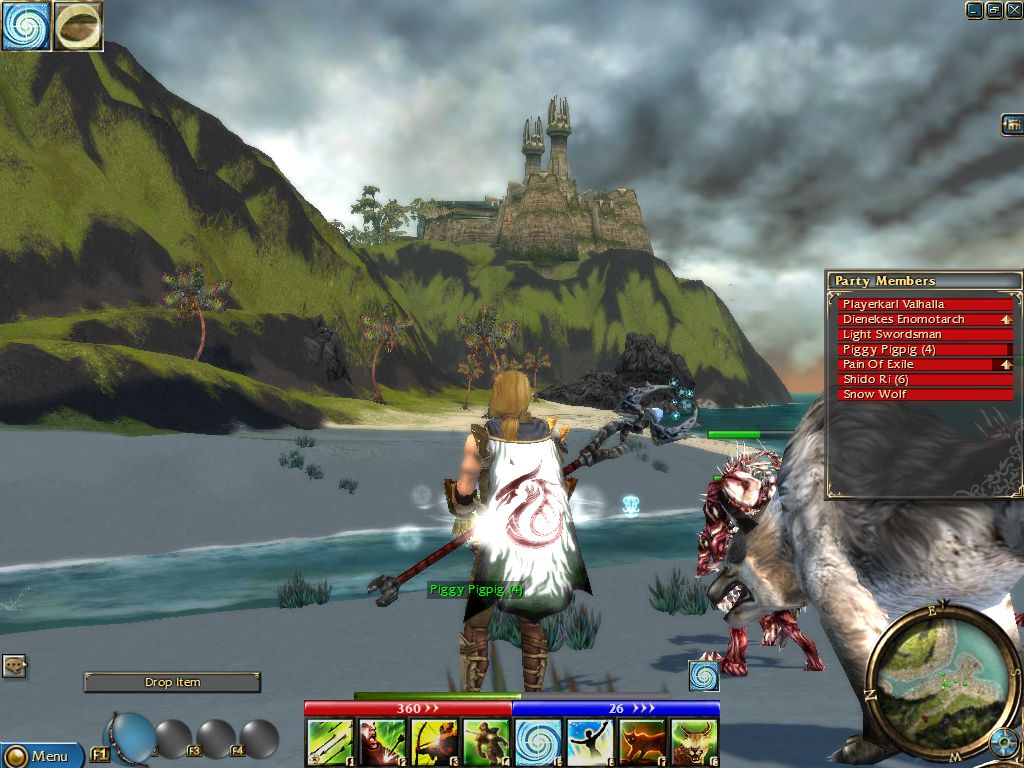Use the leaping silhouette skill
This screenshot has height=768, width=1024.
point(590,743)
